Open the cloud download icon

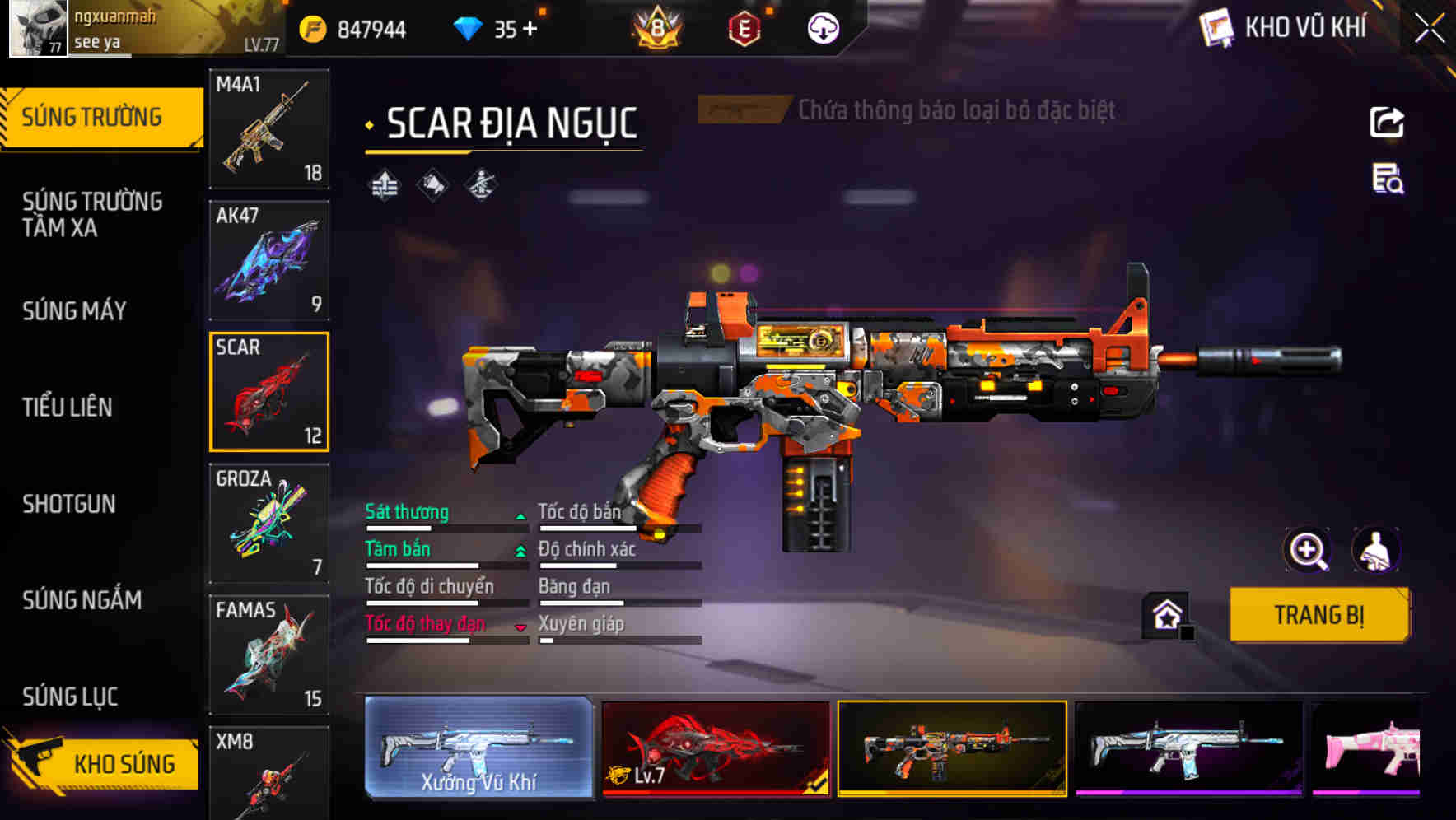coord(822,27)
